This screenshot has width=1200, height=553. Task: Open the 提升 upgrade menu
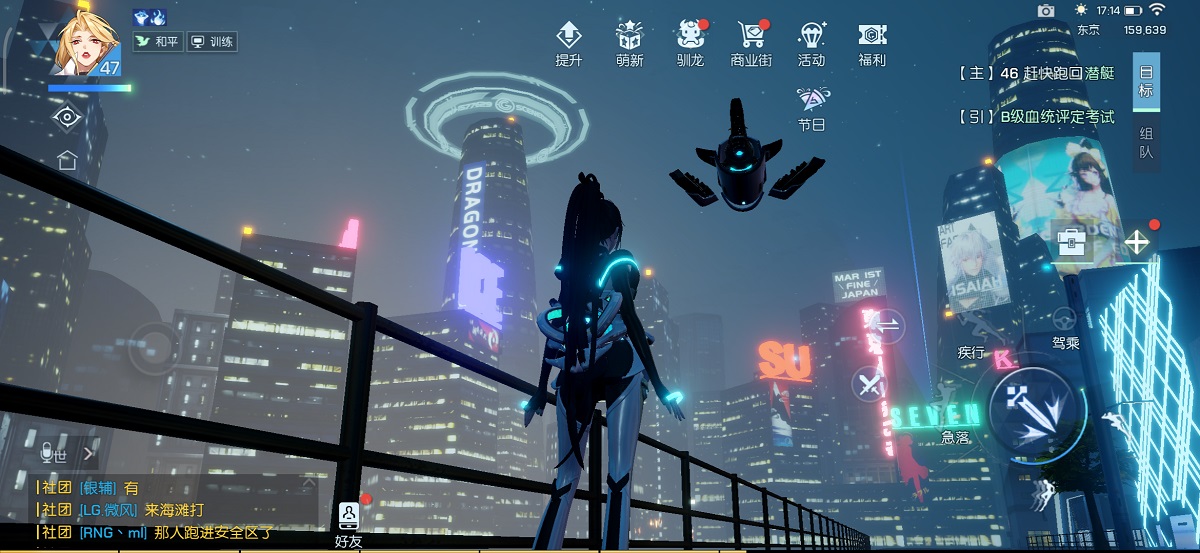[569, 43]
